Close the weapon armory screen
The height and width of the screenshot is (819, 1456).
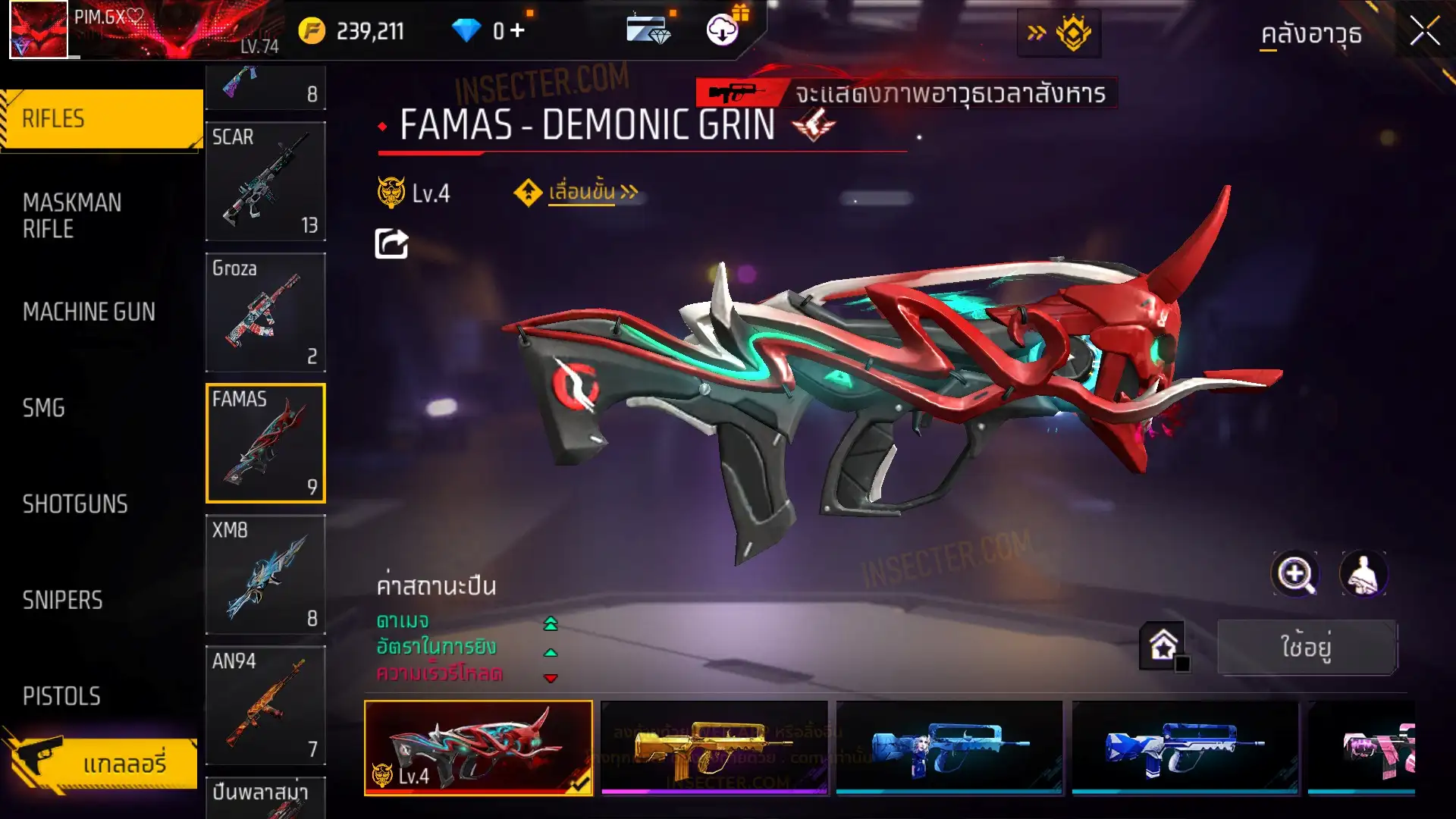(1424, 32)
